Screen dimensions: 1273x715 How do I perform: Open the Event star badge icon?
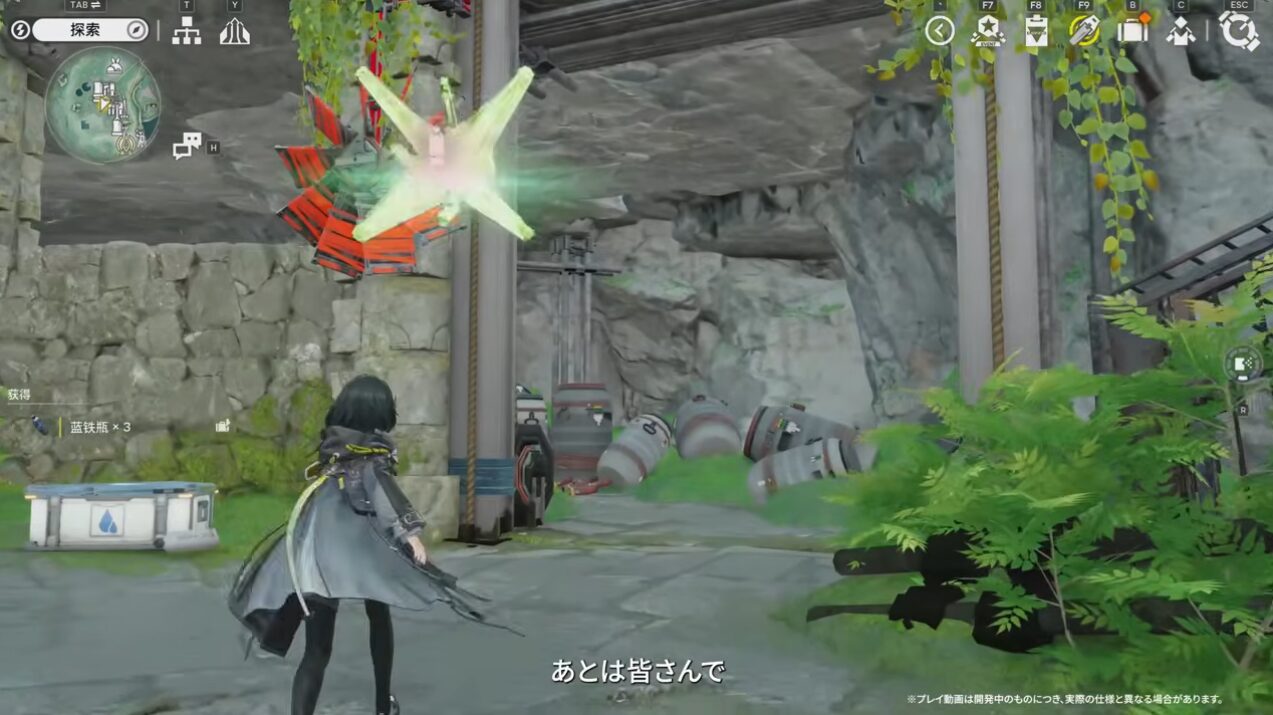tap(987, 31)
